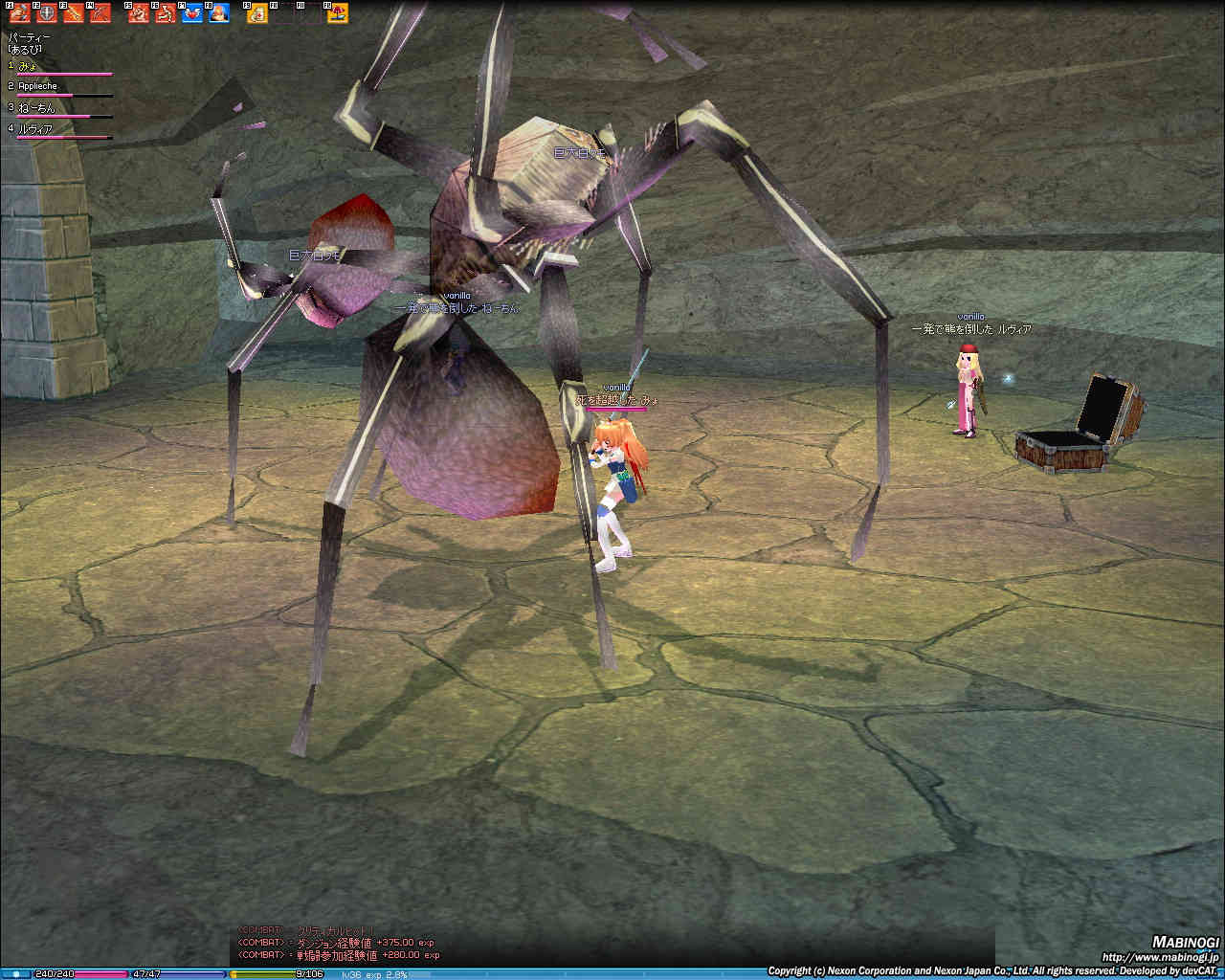Viewport: 1225px width, 980px height.
Task: Activate the F5 fighter skill icon
Action: pyautogui.click(x=138, y=13)
